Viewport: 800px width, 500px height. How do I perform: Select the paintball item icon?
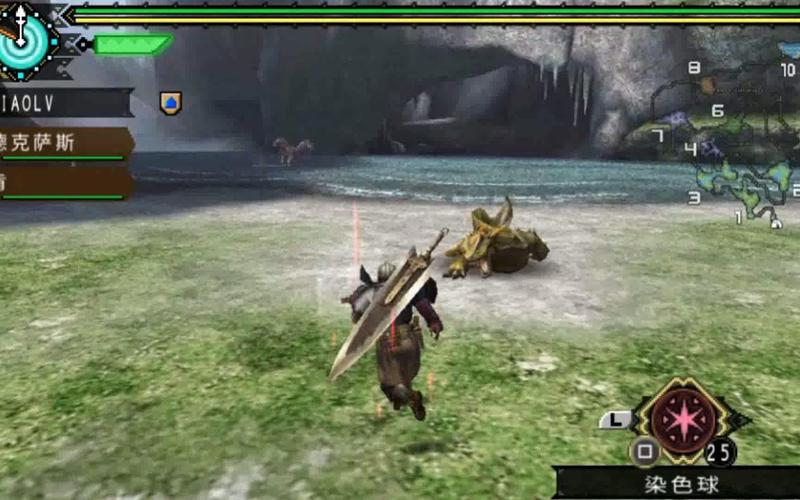[683, 416]
